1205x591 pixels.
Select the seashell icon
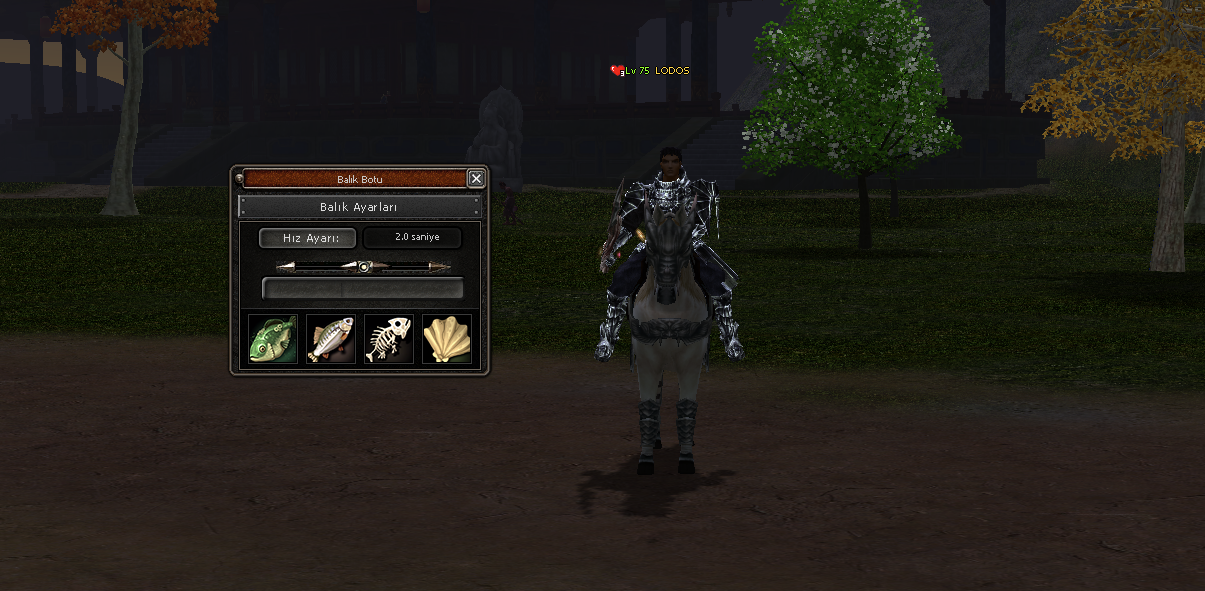point(446,339)
